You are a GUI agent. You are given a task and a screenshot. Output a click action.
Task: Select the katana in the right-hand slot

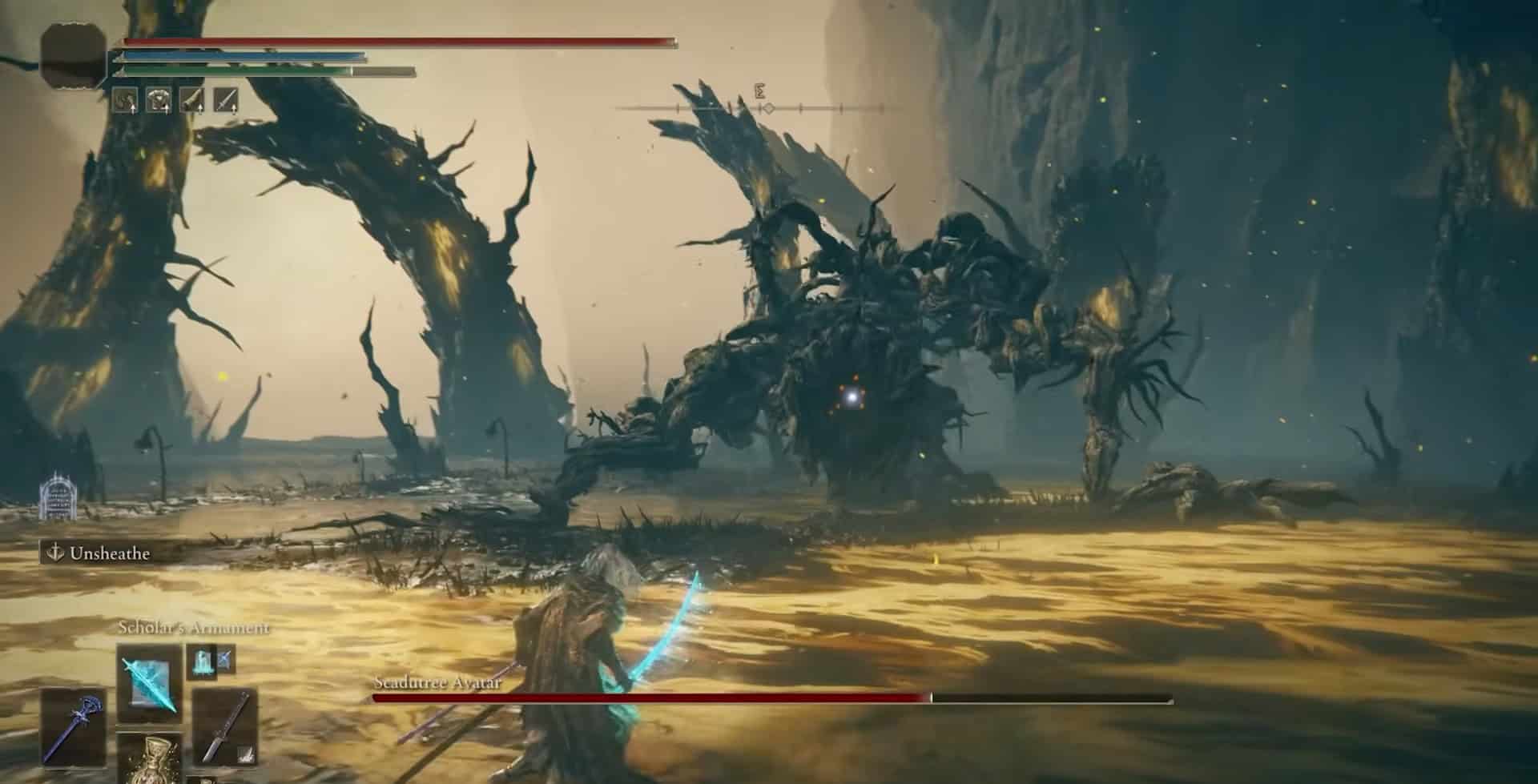click(225, 729)
